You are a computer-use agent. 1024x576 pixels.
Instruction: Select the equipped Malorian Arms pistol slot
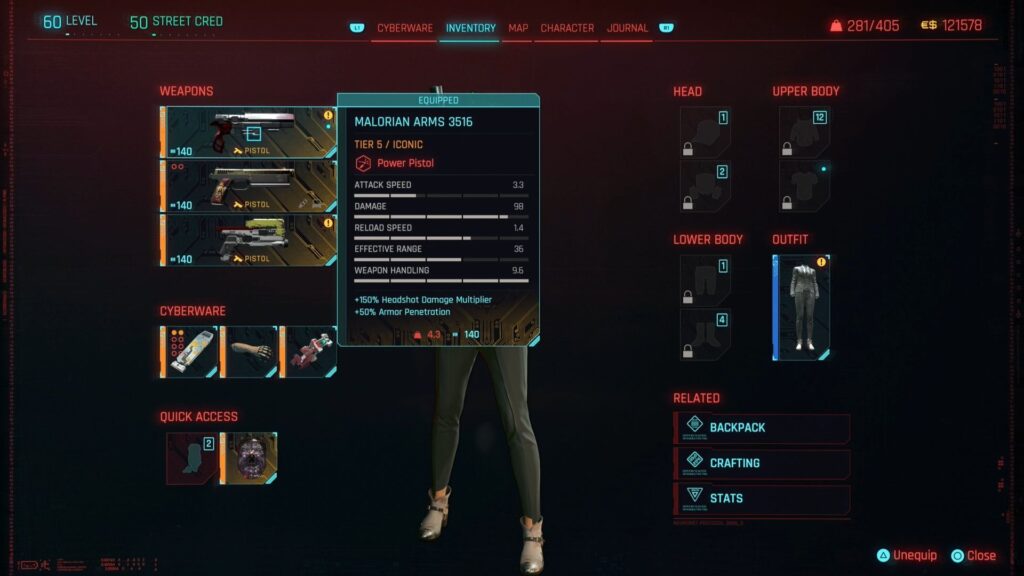pyautogui.click(x=248, y=132)
